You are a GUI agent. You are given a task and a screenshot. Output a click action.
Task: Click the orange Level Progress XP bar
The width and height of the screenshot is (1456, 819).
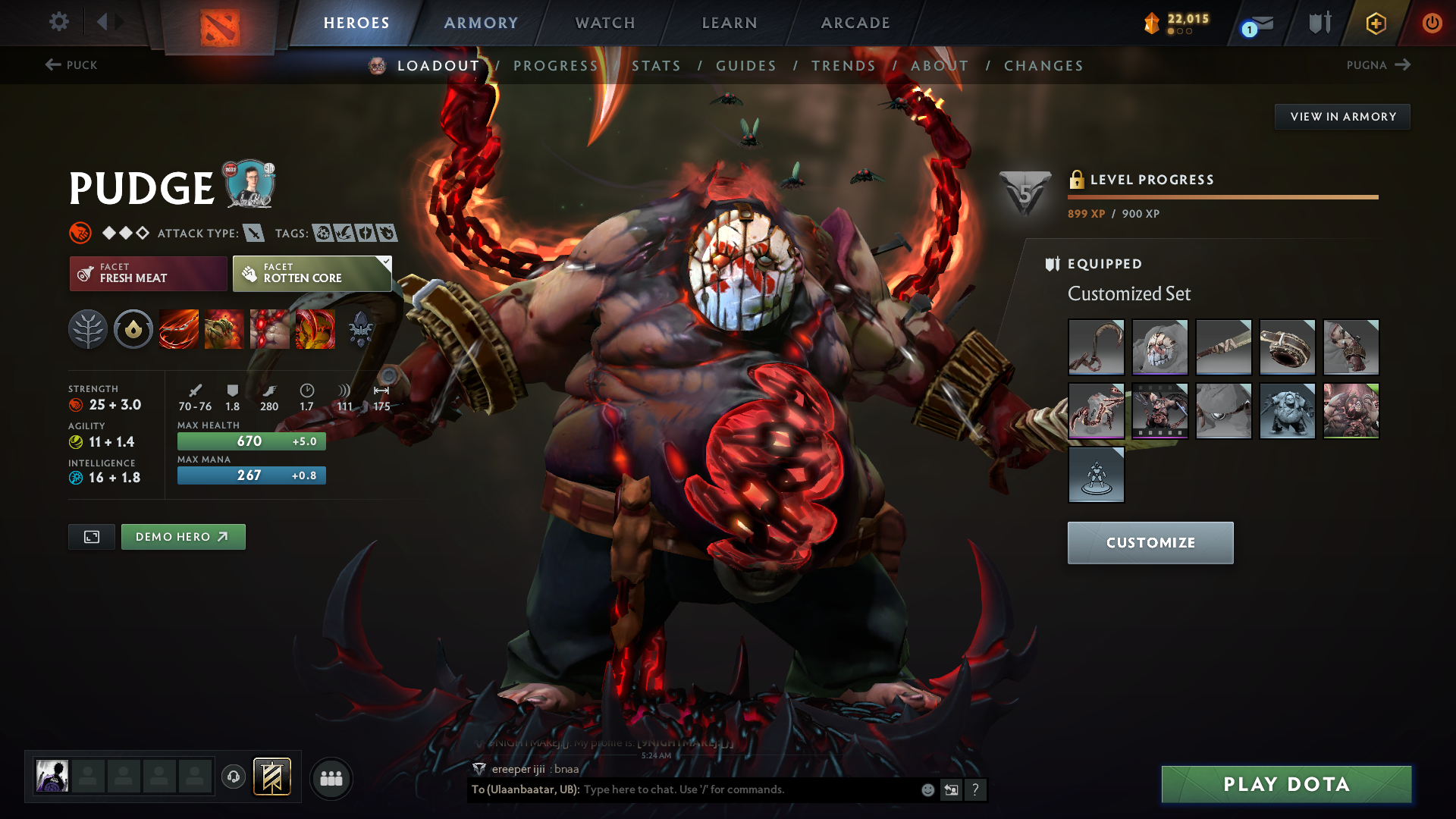tap(1223, 196)
